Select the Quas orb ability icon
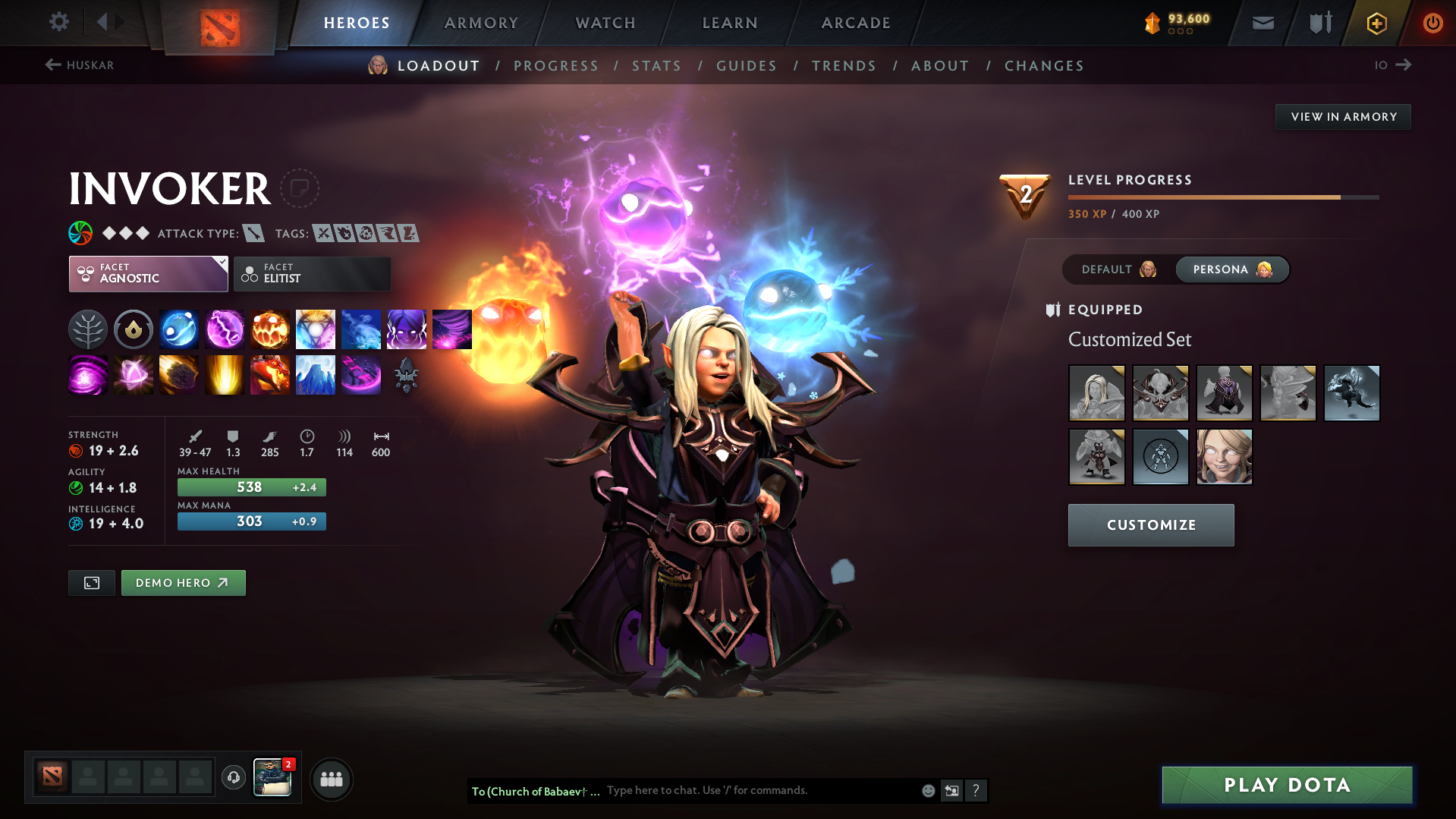Image resolution: width=1456 pixels, height=819 pixels. pyautogui.click(x=179, y=329)
